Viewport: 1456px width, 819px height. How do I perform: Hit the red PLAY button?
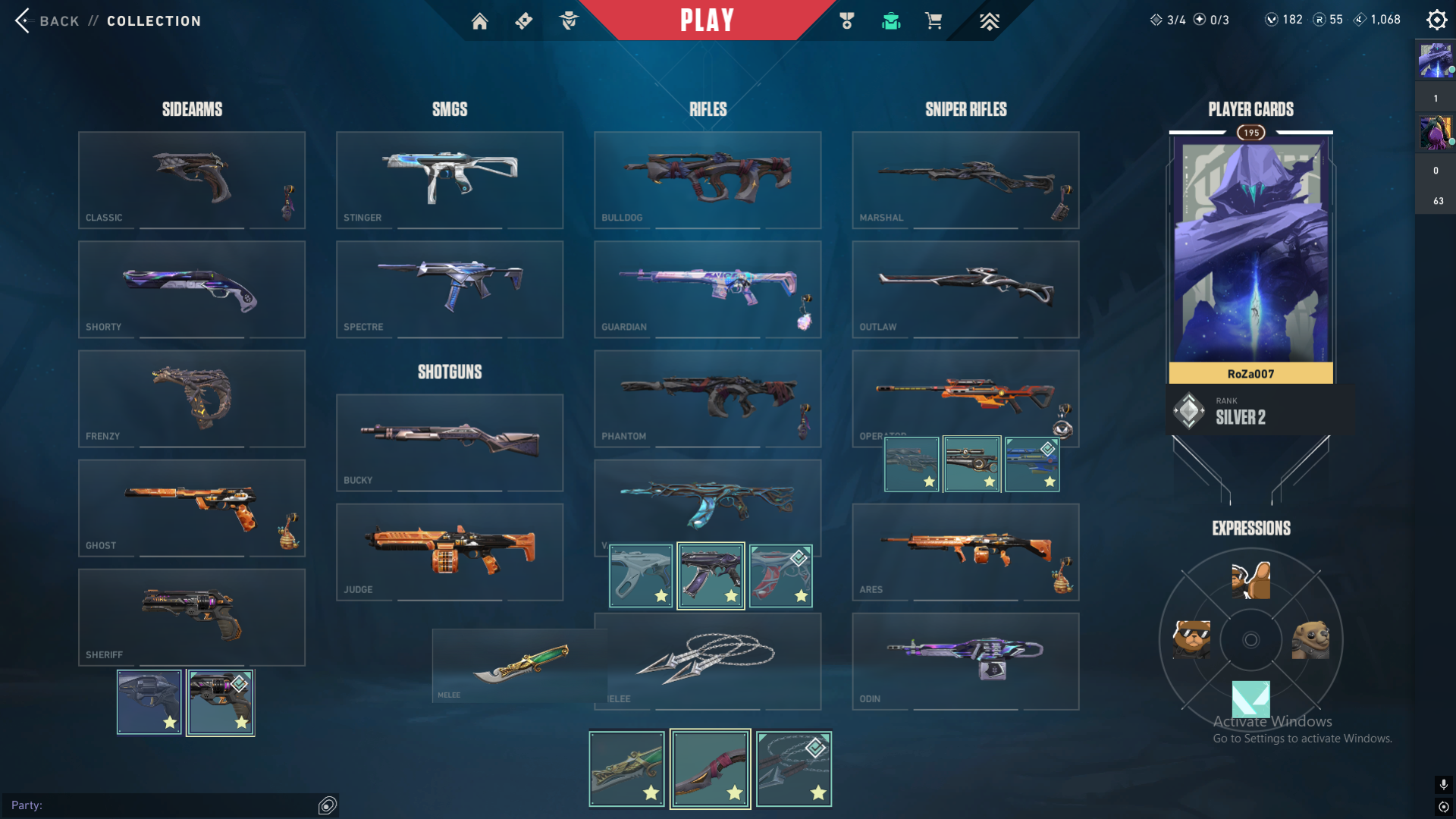point(707,20)
